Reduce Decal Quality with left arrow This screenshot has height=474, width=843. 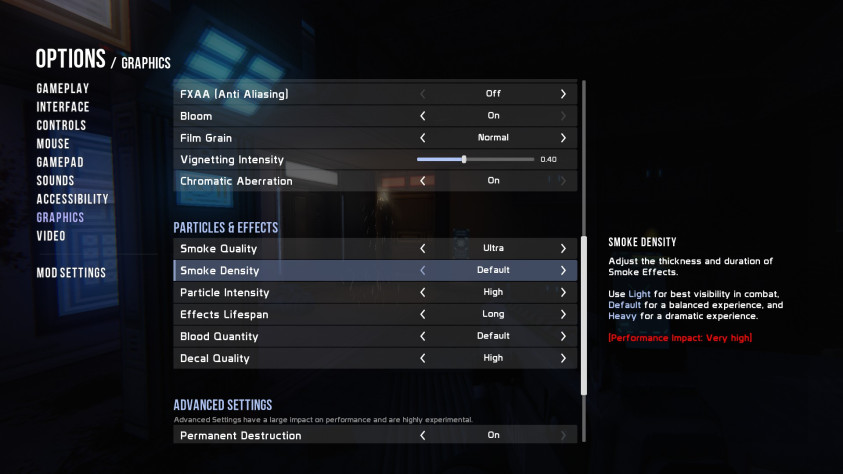pyautogui.click(x=423, y=358)
